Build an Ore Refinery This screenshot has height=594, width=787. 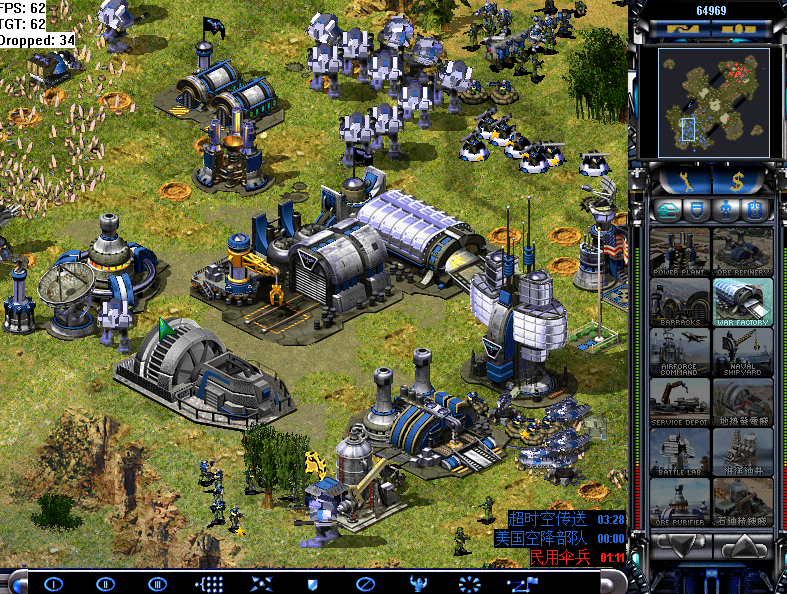[x=742, y=251]
